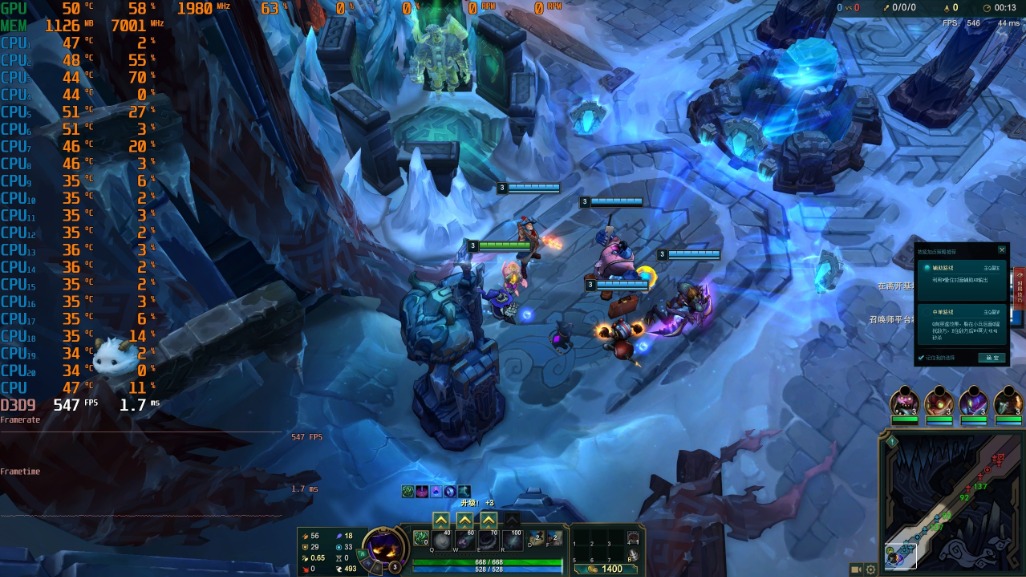Viewport: 1026px width, 577px height.
Task: Cast the Q ability
Action: coord(440,539)
